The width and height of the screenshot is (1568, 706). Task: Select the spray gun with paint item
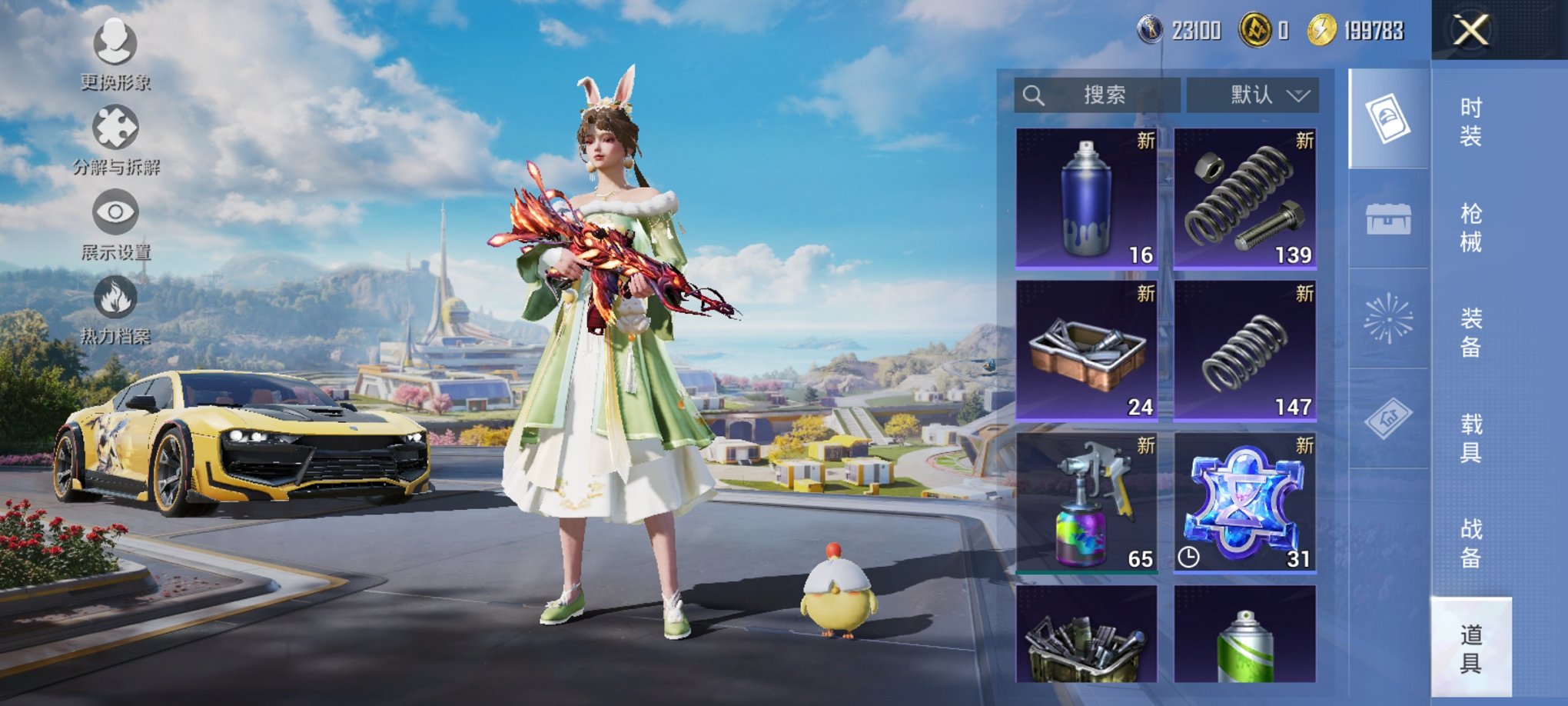(x=1086, y=503)
